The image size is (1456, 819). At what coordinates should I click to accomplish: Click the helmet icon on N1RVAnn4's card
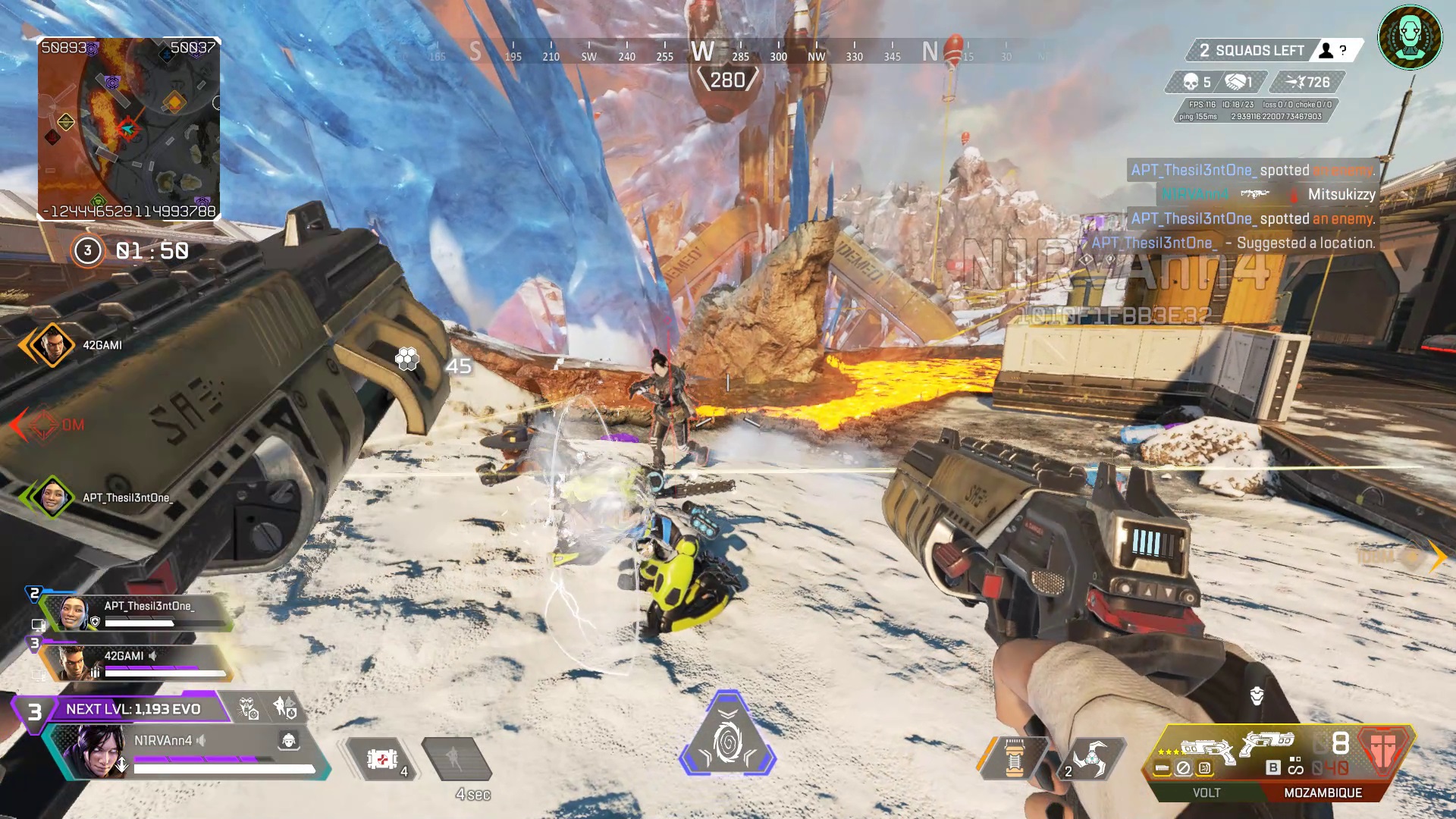click(x=289, y=740)
